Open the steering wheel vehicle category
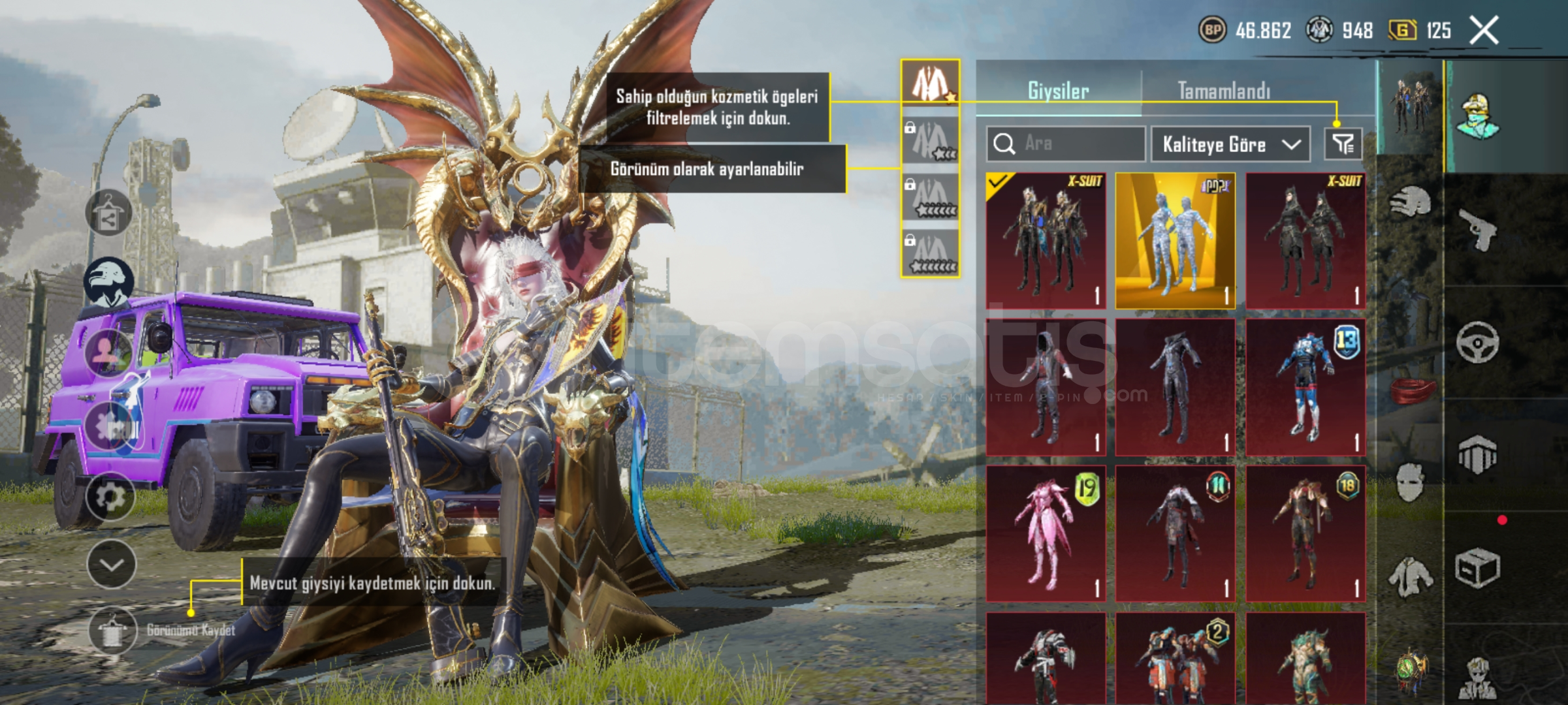Image resolution: width=1568 pixels, height=705 pixels. coord(1478,342)
